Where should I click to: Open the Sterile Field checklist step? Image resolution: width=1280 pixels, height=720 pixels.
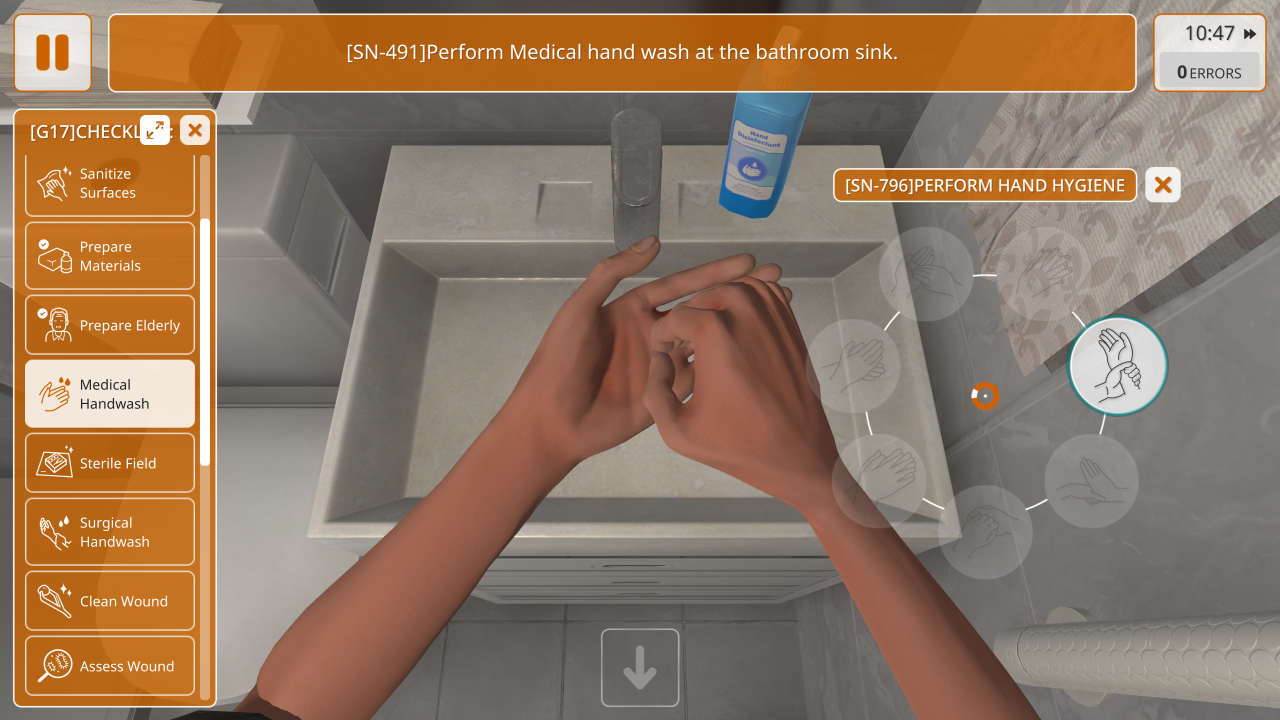pos(110,463)
